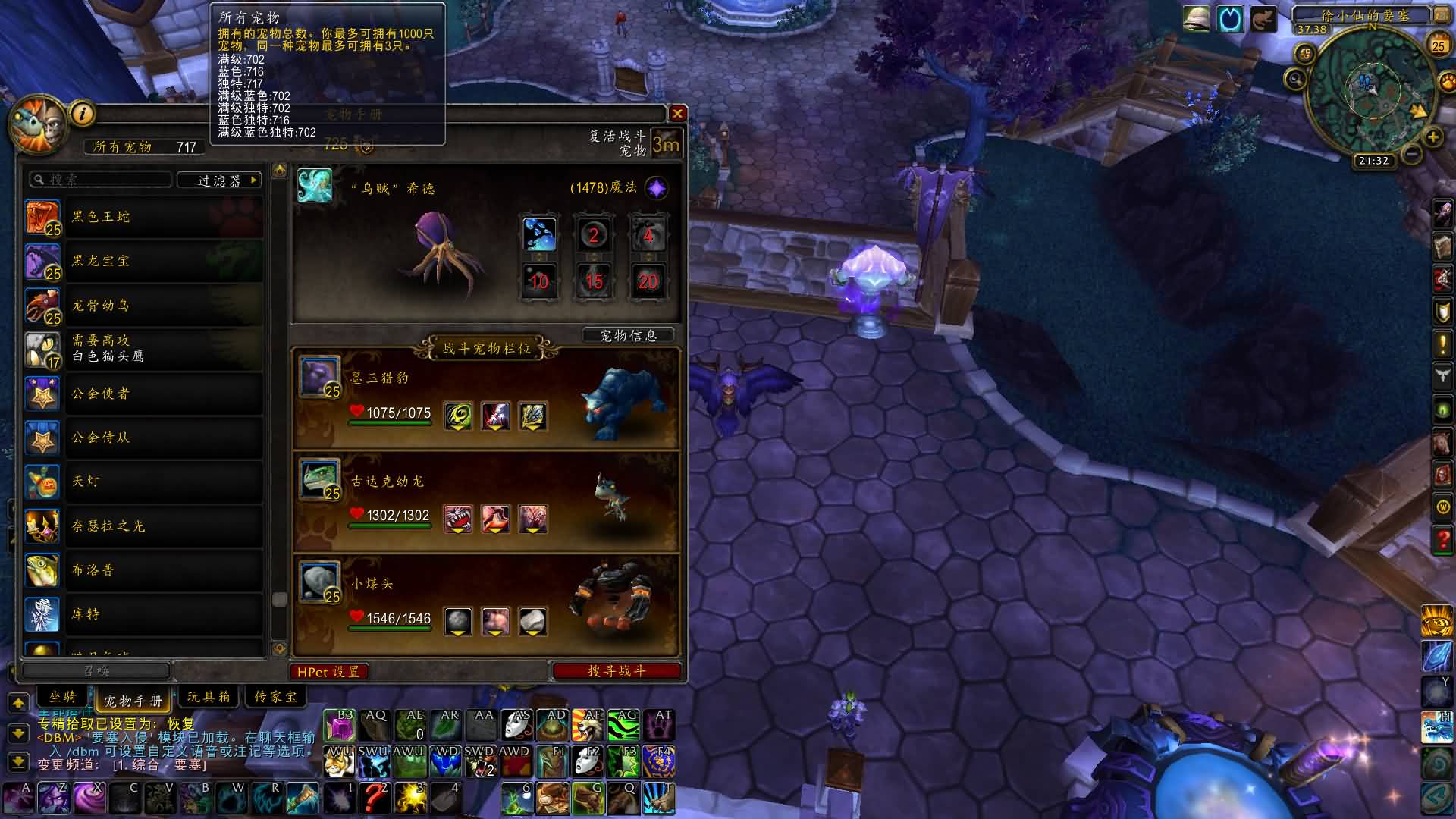Switch to the 坐骑 mounts tab
This screenshot has width=1456, height=819.
click(x=64, y=697)
